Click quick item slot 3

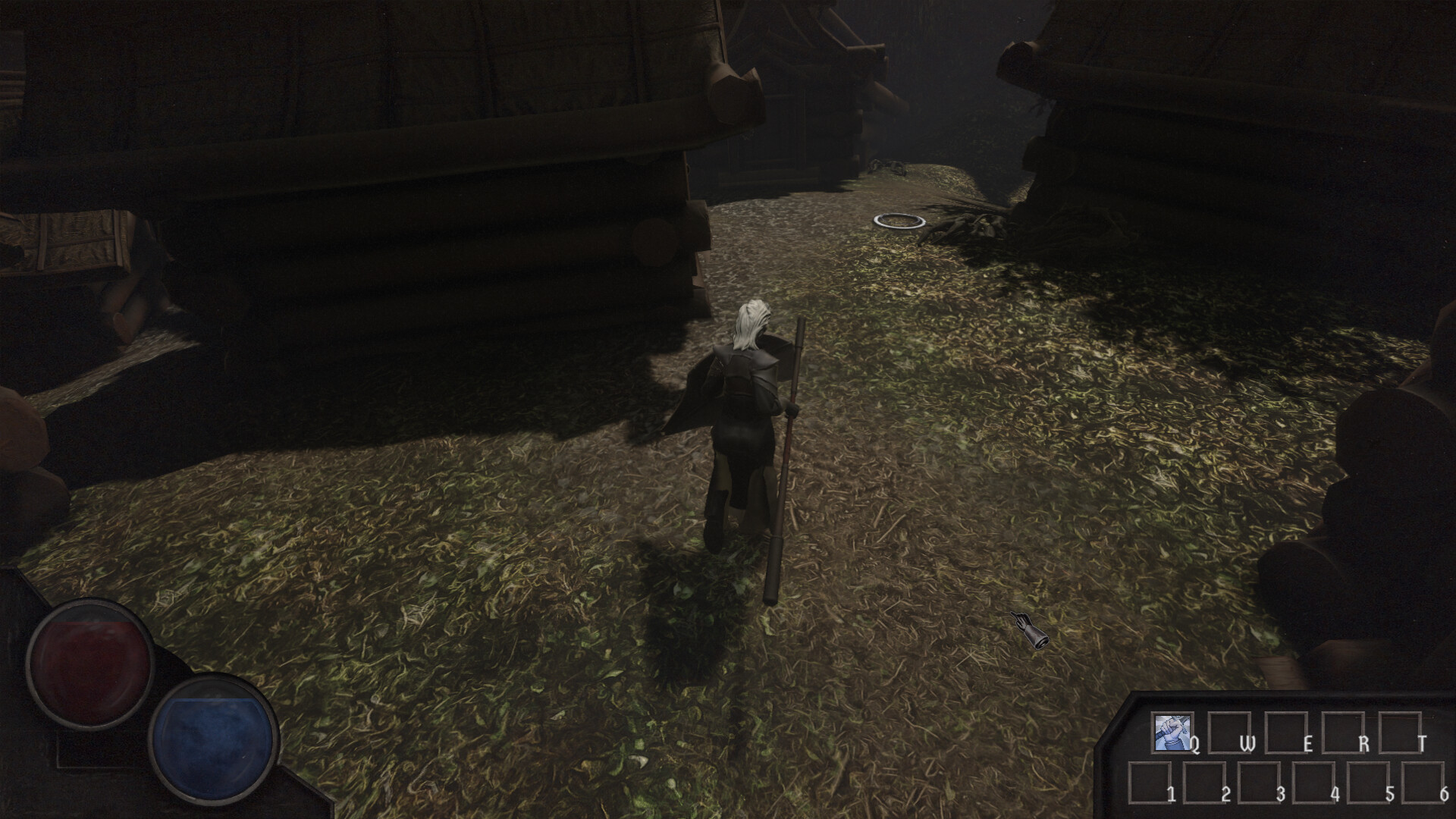1260,782
